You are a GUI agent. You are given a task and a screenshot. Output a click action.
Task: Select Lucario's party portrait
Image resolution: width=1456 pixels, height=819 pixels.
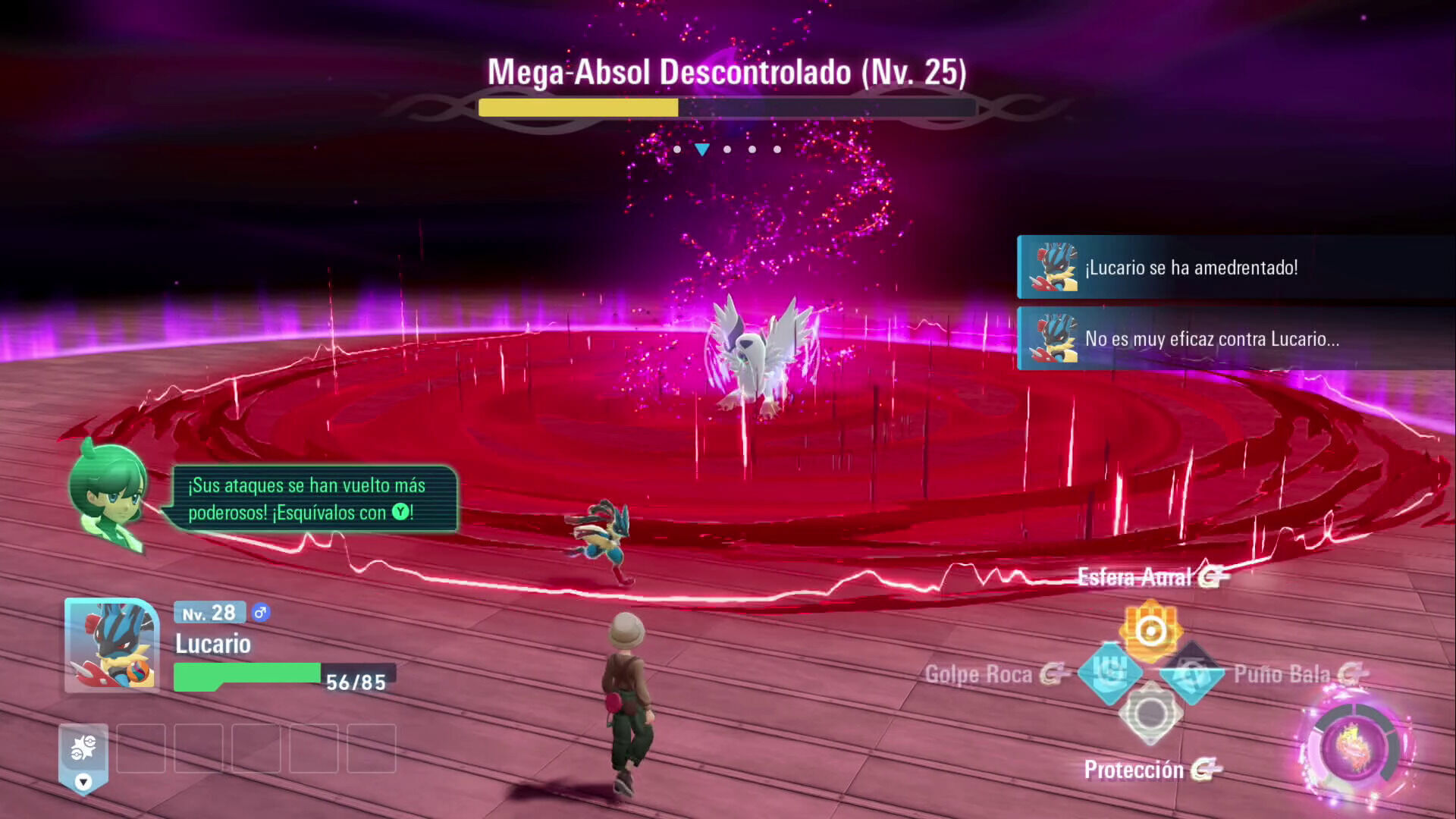[x=112, y=645]
